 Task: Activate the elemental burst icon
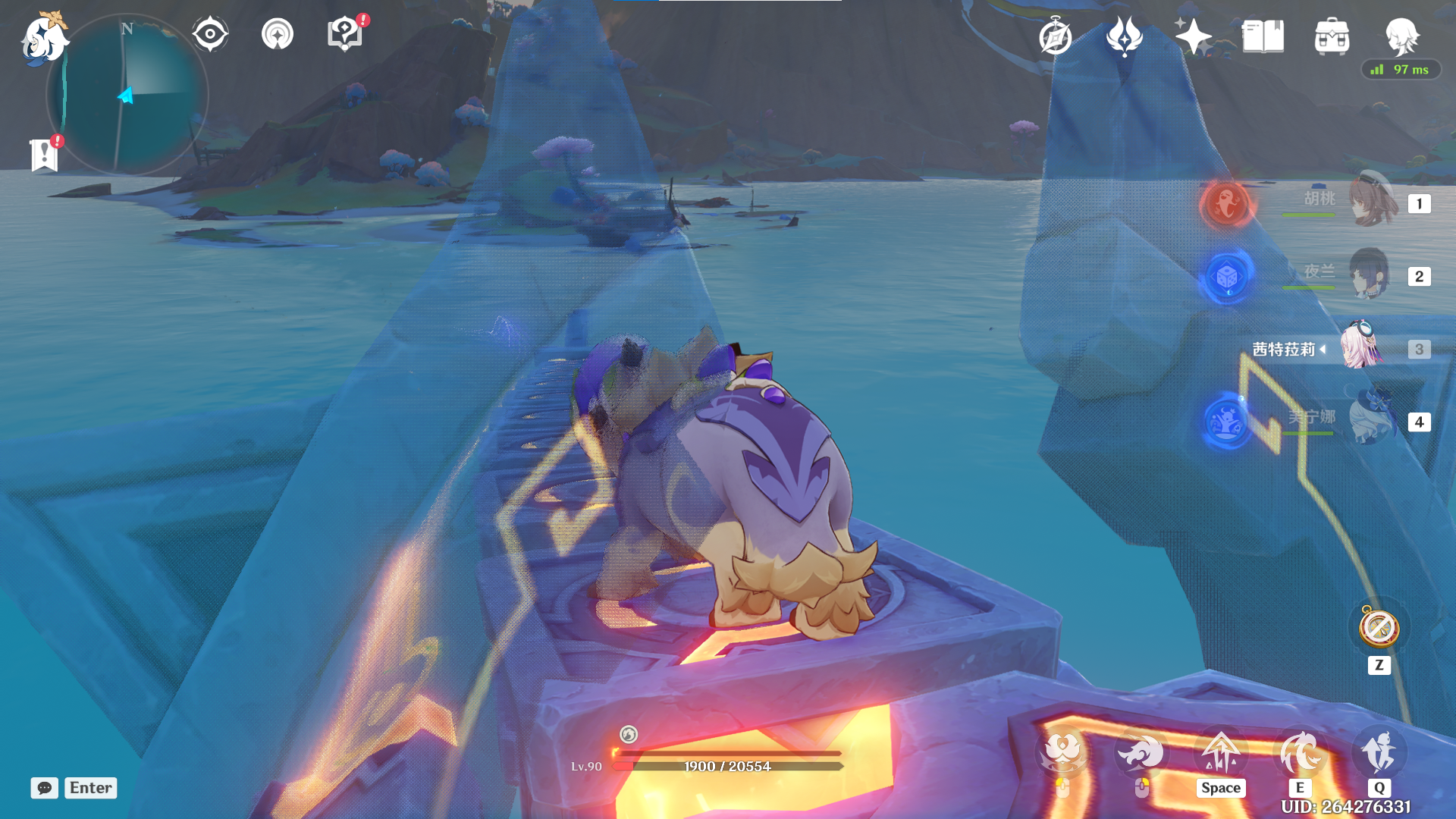[x=1379, y=753]
